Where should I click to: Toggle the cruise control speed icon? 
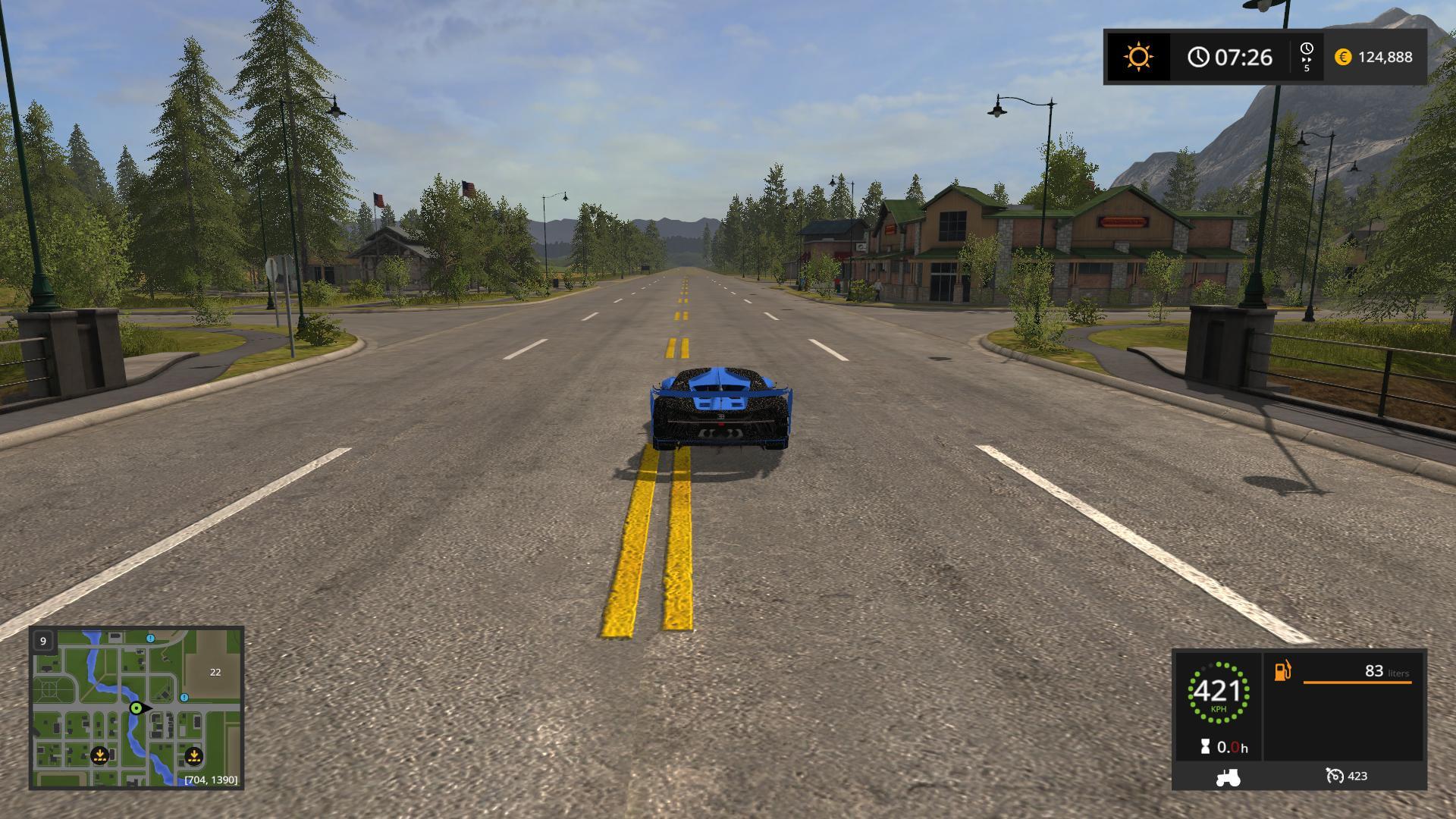pyautogui.click(x=1335, y=776)
